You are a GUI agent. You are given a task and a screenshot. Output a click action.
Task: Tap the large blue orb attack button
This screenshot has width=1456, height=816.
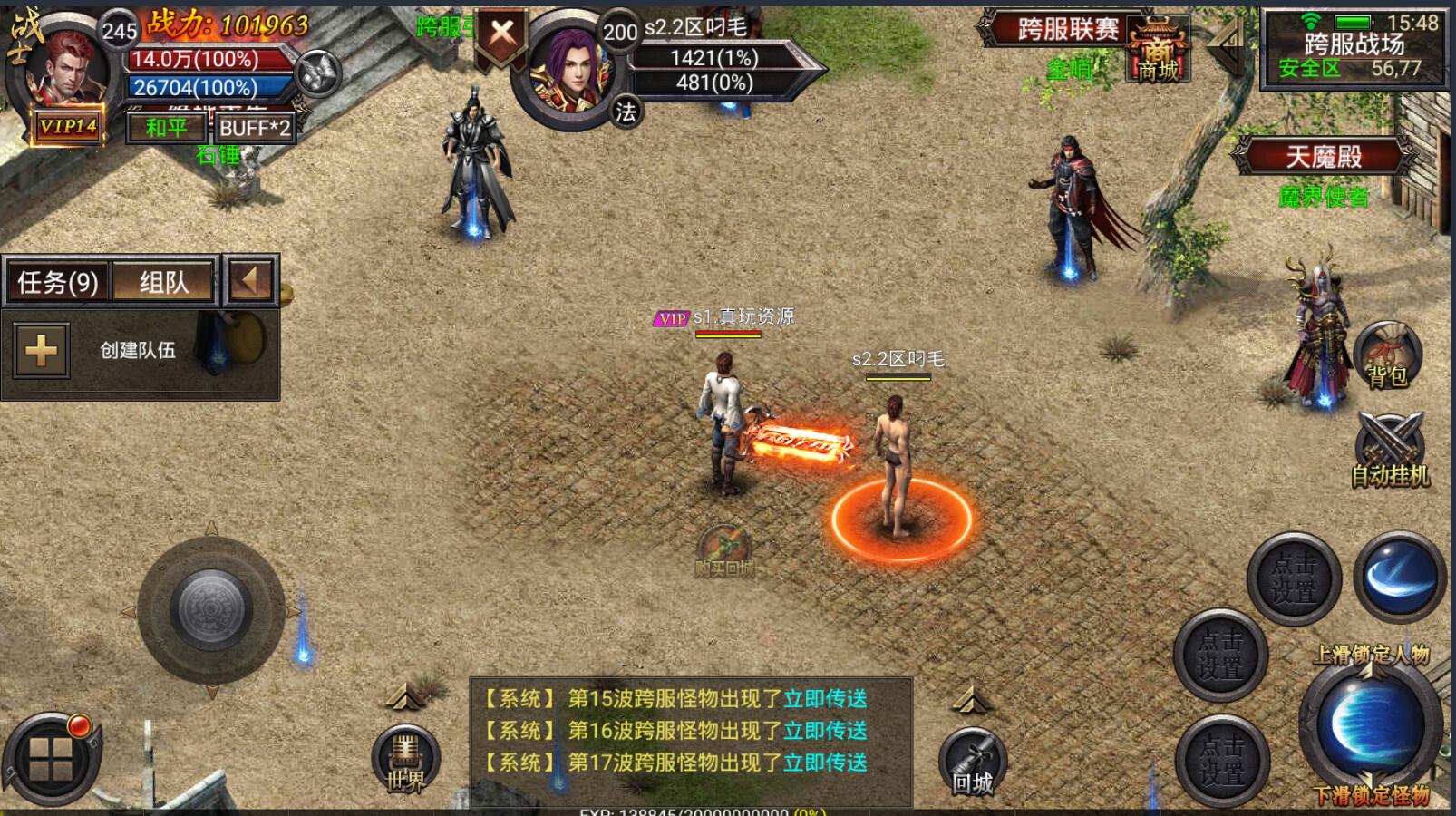pyautogui.click(x=1369, y=723)
